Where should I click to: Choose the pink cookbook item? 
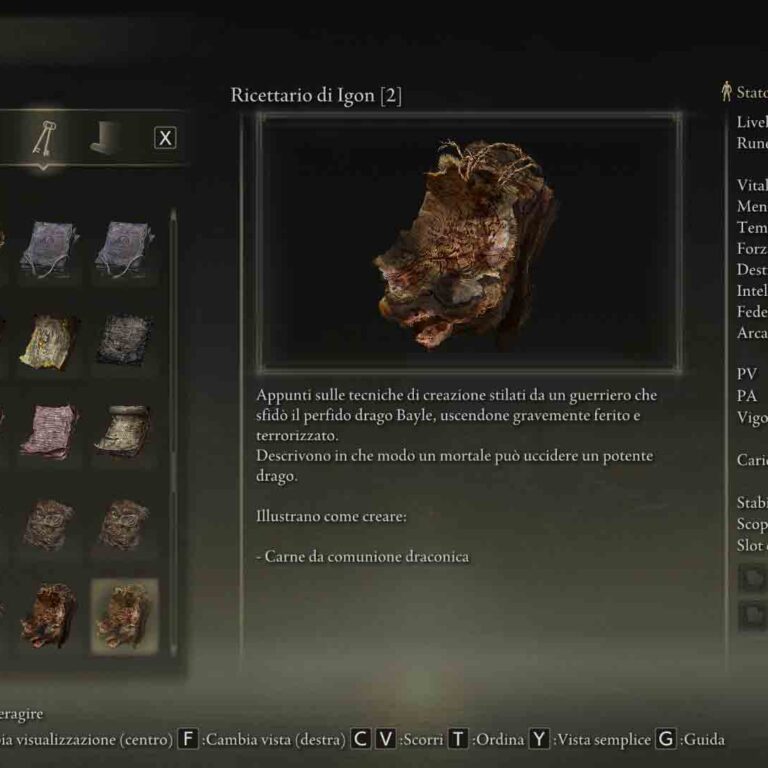(50, 430)
